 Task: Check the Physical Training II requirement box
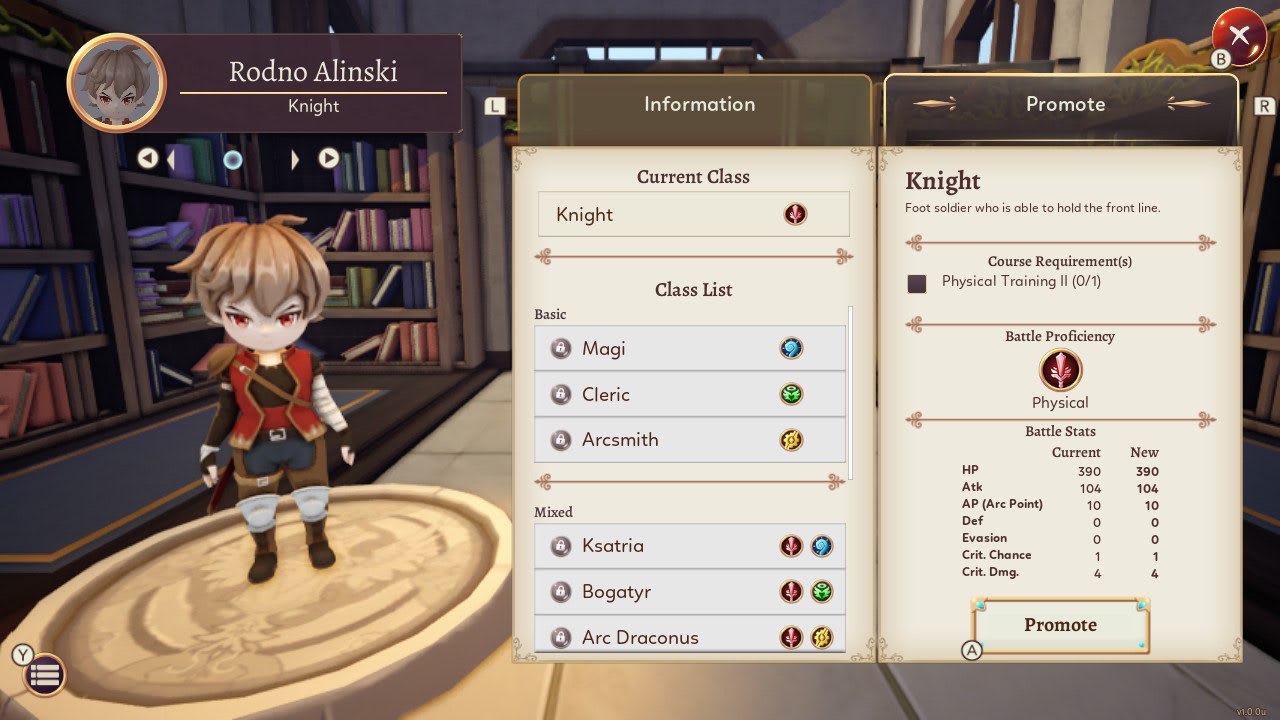[919, 283]
